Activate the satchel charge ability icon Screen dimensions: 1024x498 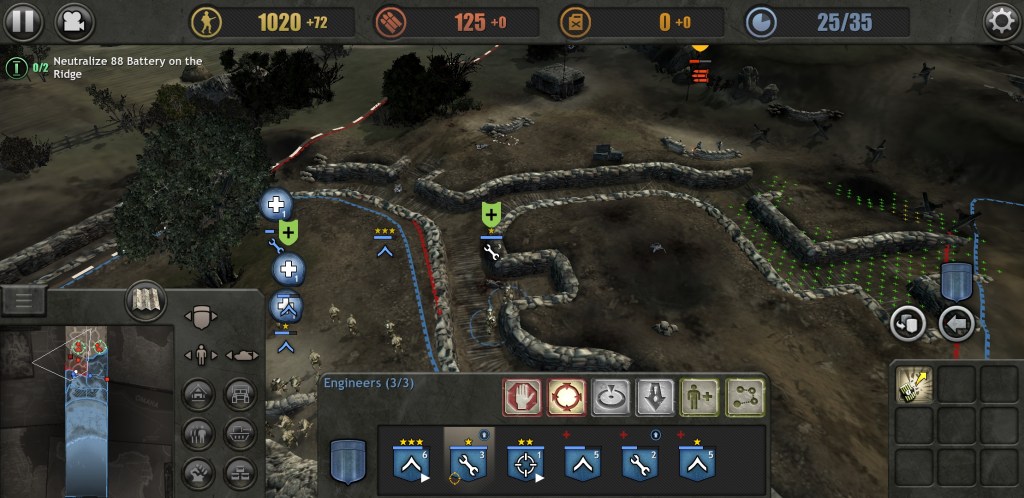pos(915,384)
